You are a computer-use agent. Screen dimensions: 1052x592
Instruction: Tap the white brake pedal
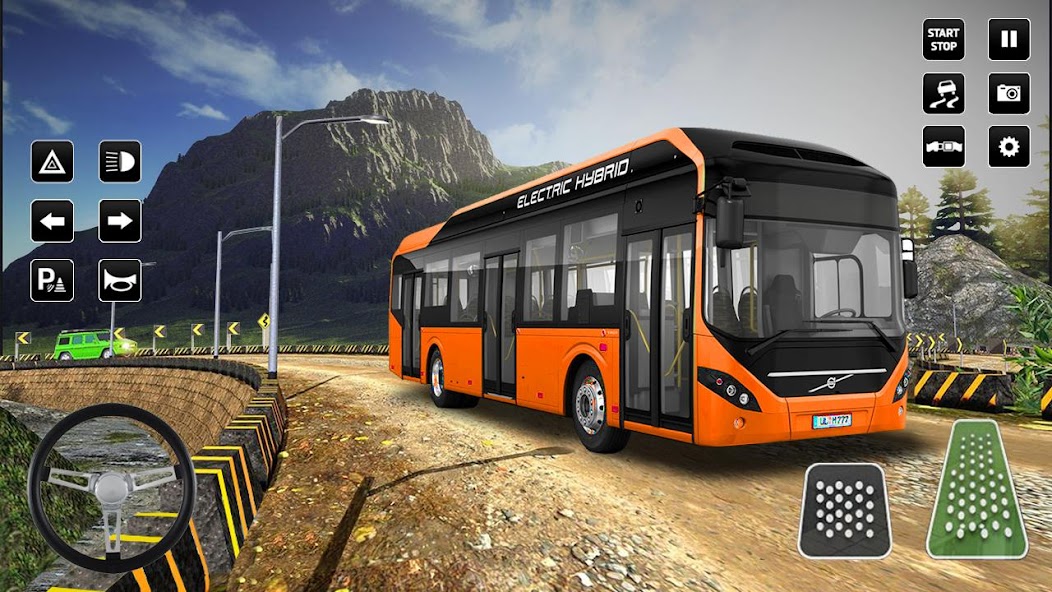844,510
